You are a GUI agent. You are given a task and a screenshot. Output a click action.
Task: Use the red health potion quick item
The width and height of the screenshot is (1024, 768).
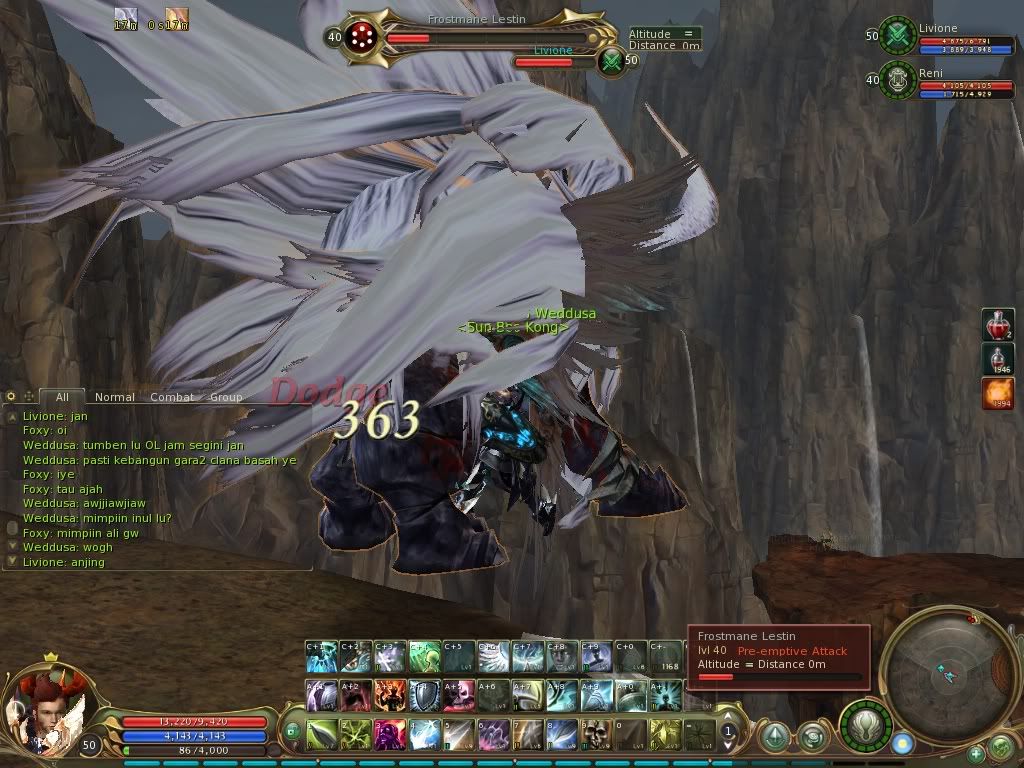point(997,325)
